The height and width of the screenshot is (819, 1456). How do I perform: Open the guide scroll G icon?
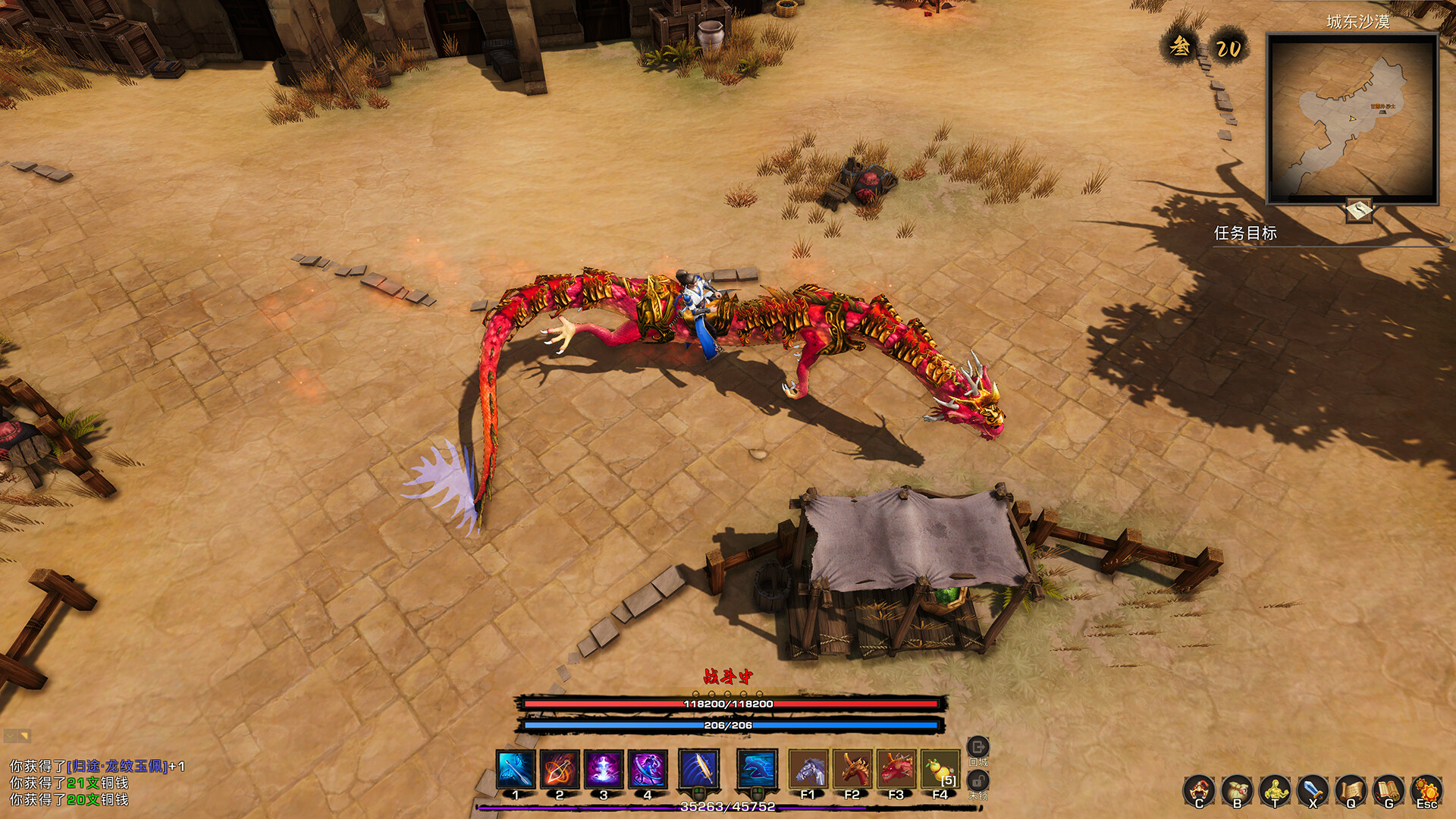[x=1386, y=790]
